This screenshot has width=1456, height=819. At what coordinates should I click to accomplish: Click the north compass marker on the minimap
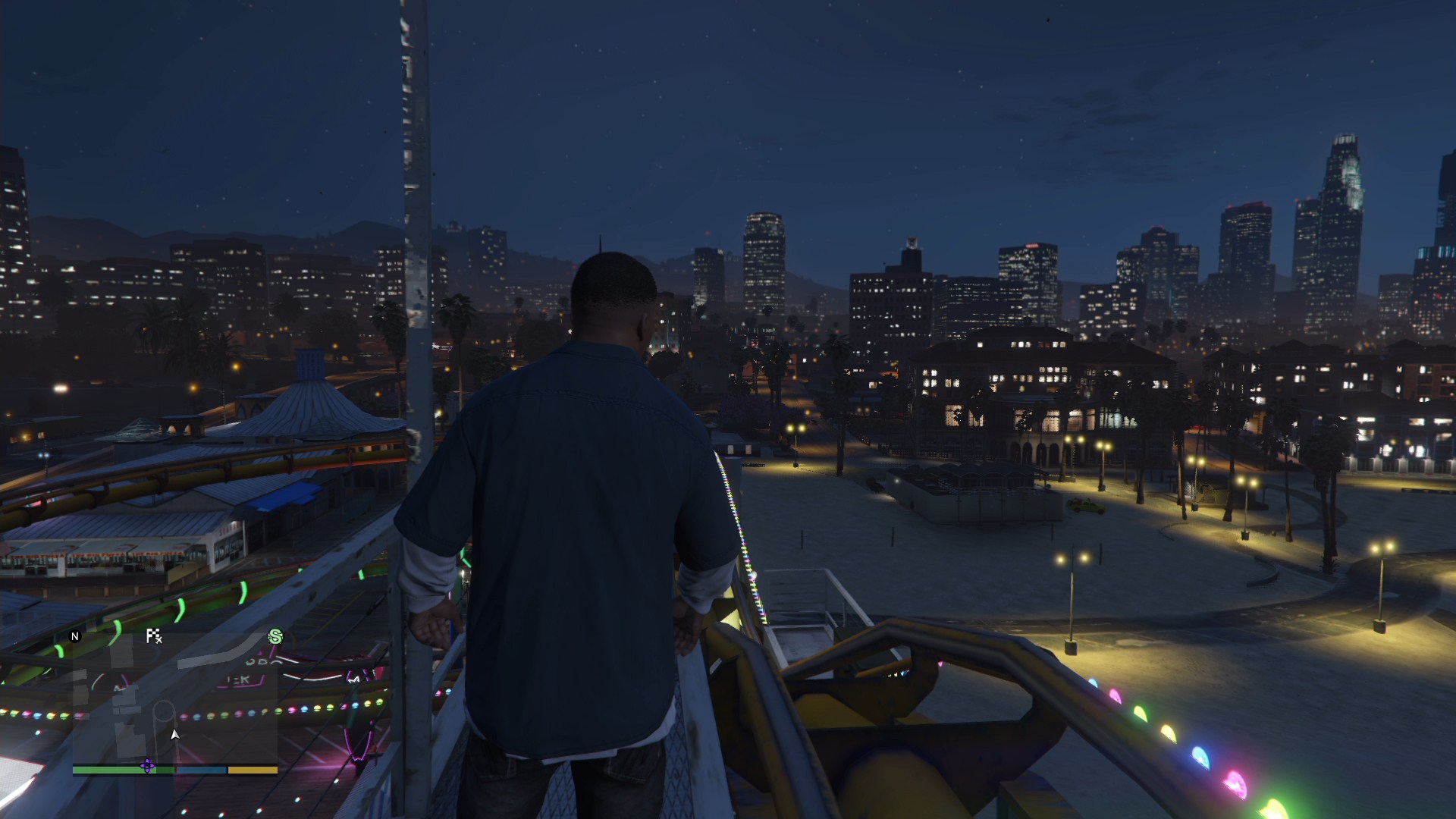tap(75, 636)
